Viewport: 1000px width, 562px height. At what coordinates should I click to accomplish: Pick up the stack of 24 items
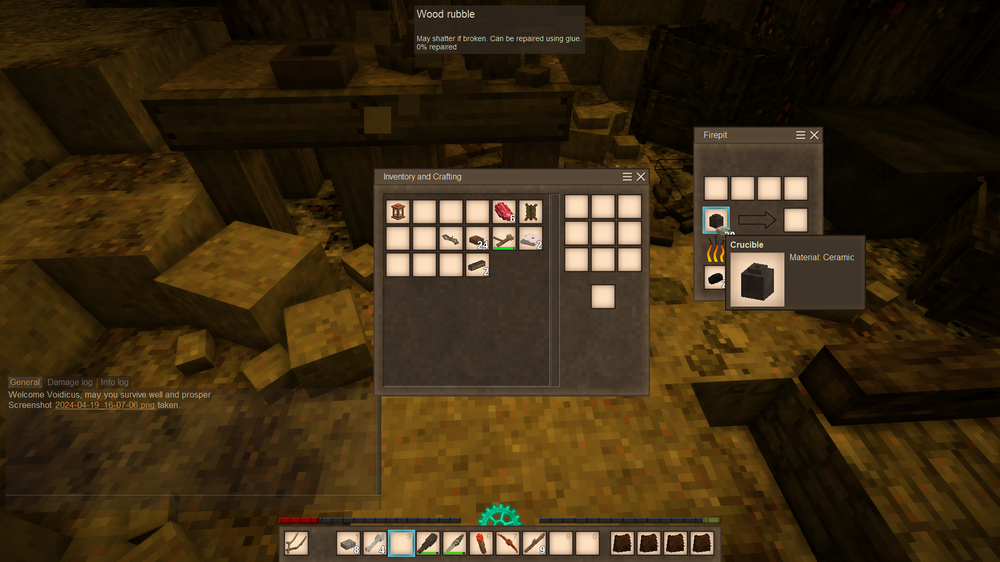[477, 238]
